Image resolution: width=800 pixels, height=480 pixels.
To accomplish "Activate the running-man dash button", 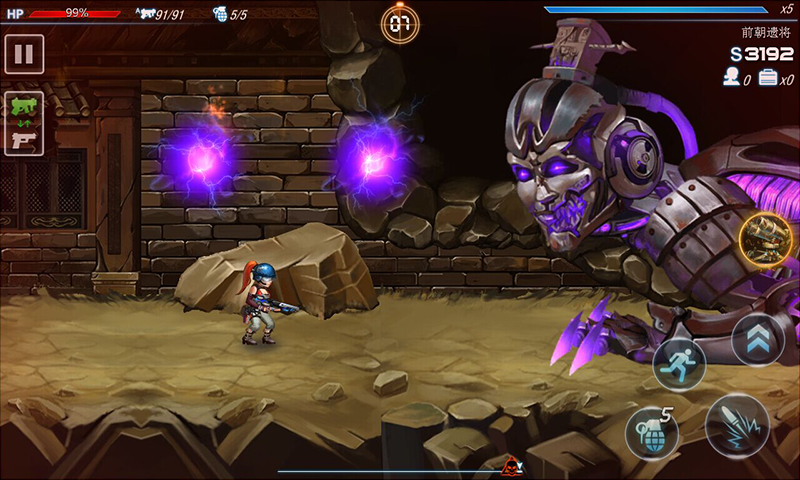I will pyautogui.click(x=680, y=364).
